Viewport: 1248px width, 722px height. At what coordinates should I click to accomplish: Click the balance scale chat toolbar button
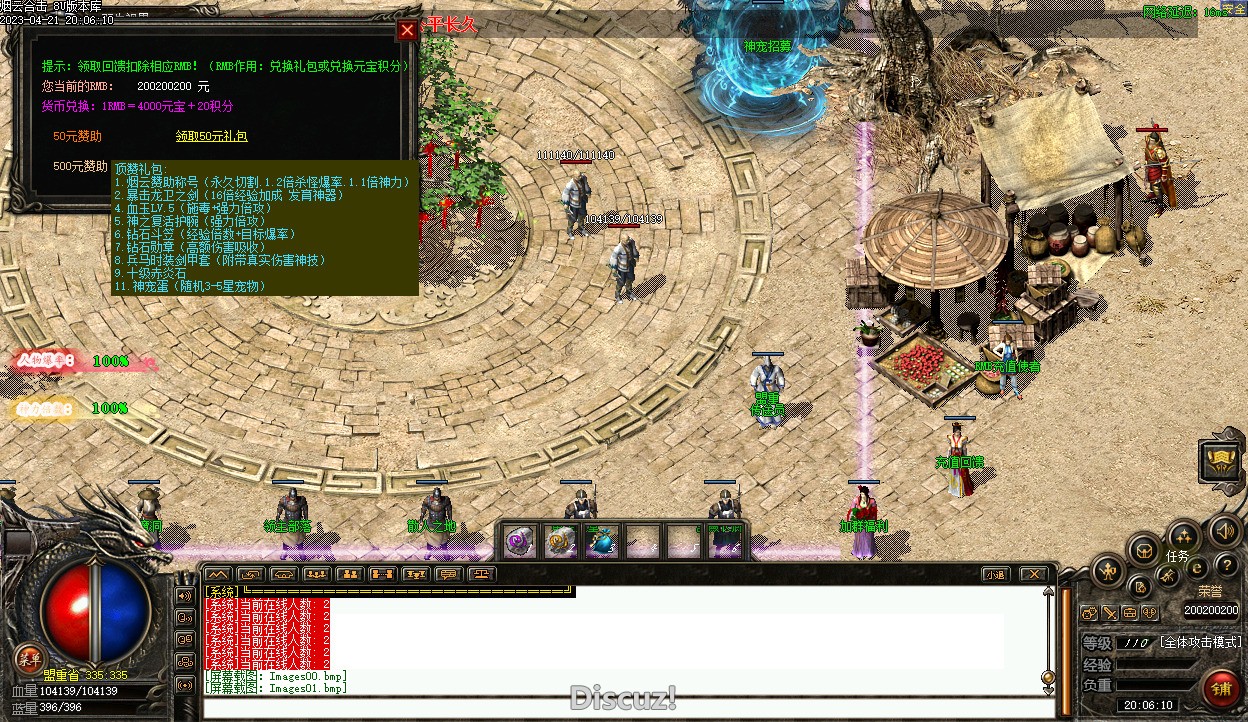coord(482,574)
